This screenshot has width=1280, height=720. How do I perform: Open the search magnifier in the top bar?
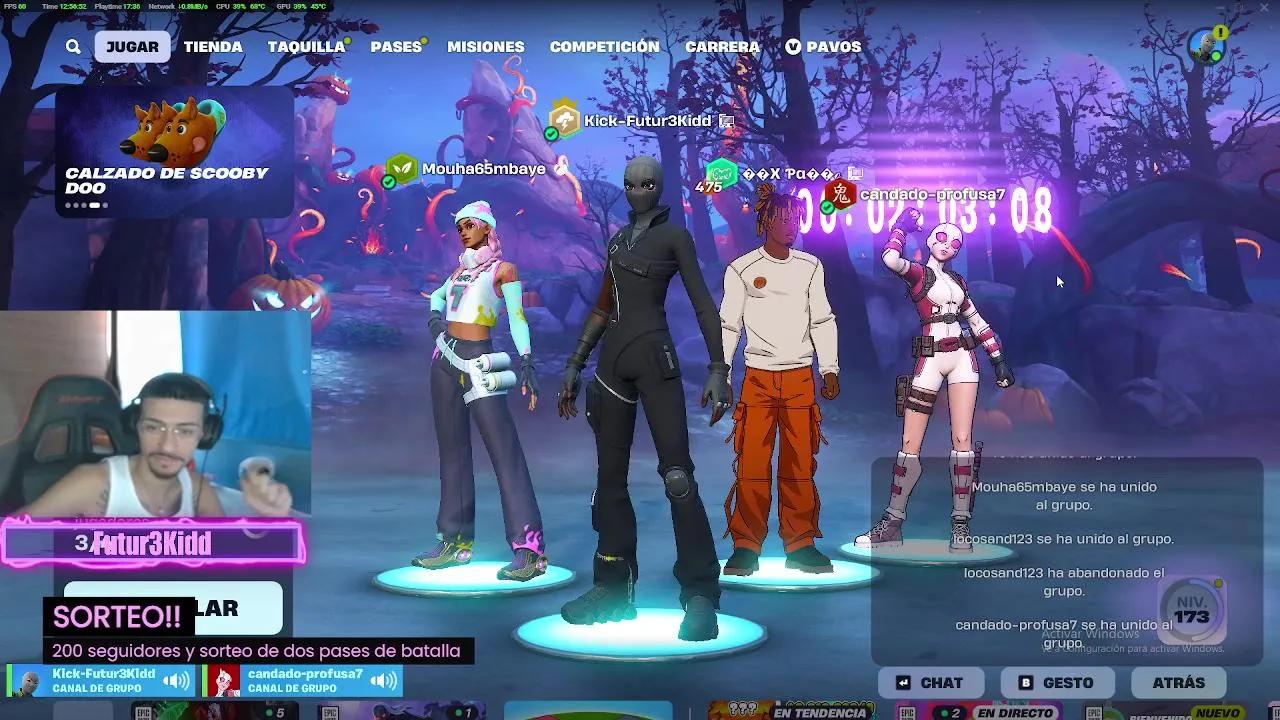coord(73,46)
